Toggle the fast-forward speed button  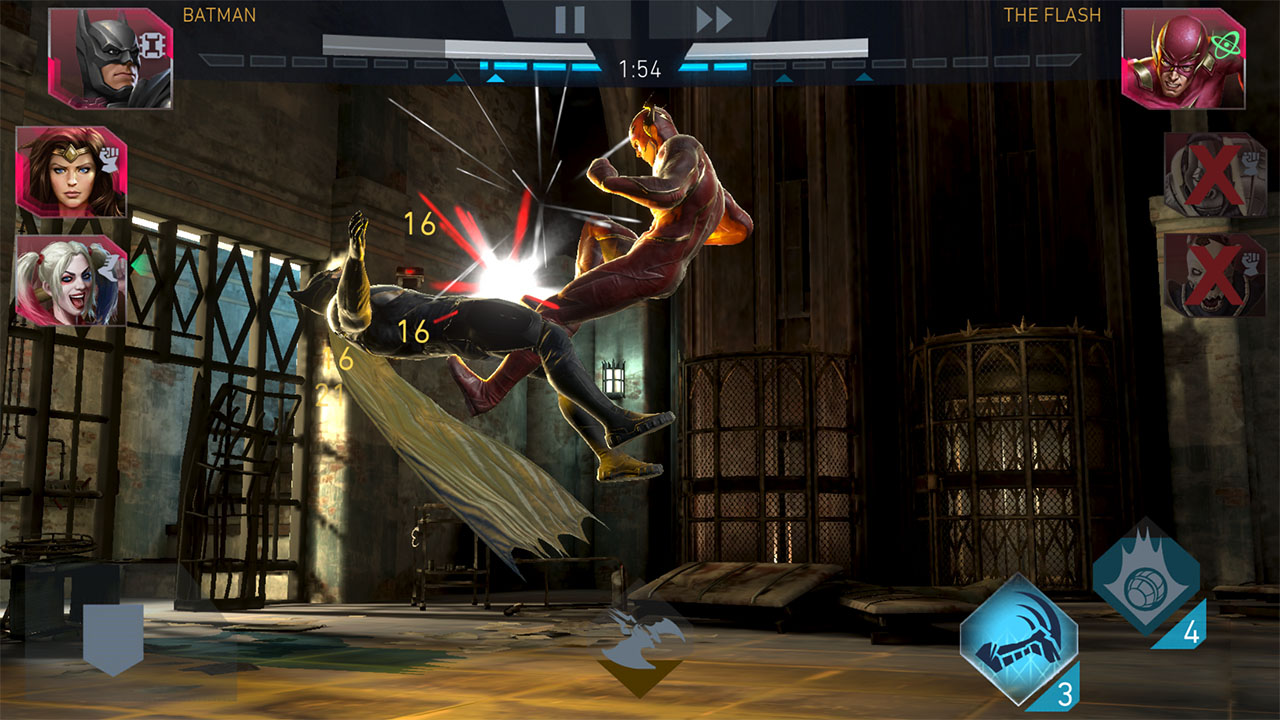714,19
